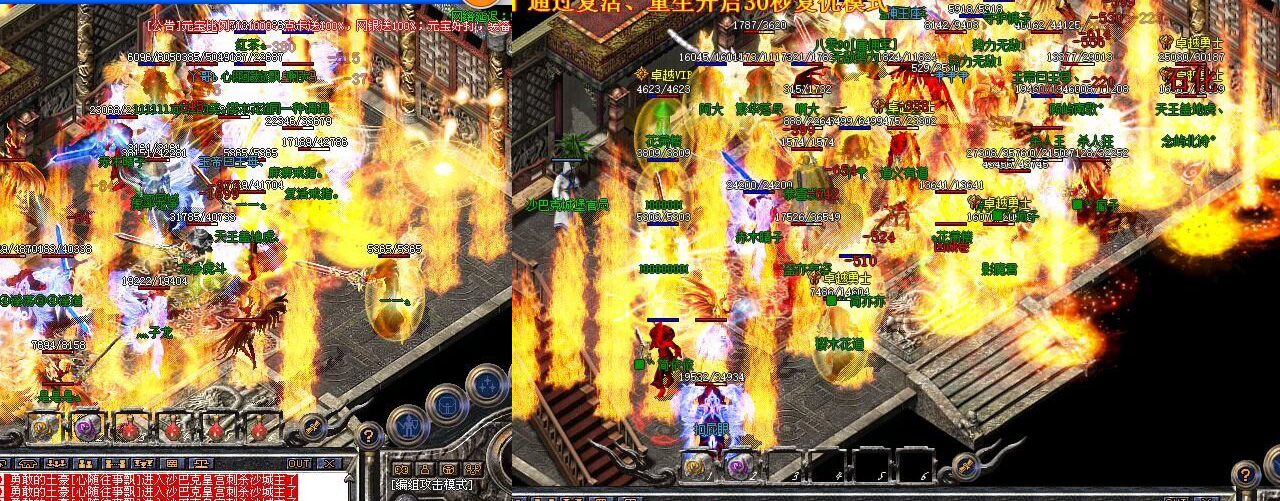Activate the yellow scroll in the potion hotbar
This screenshot has width=1280, height=501.
coord(42,428)
